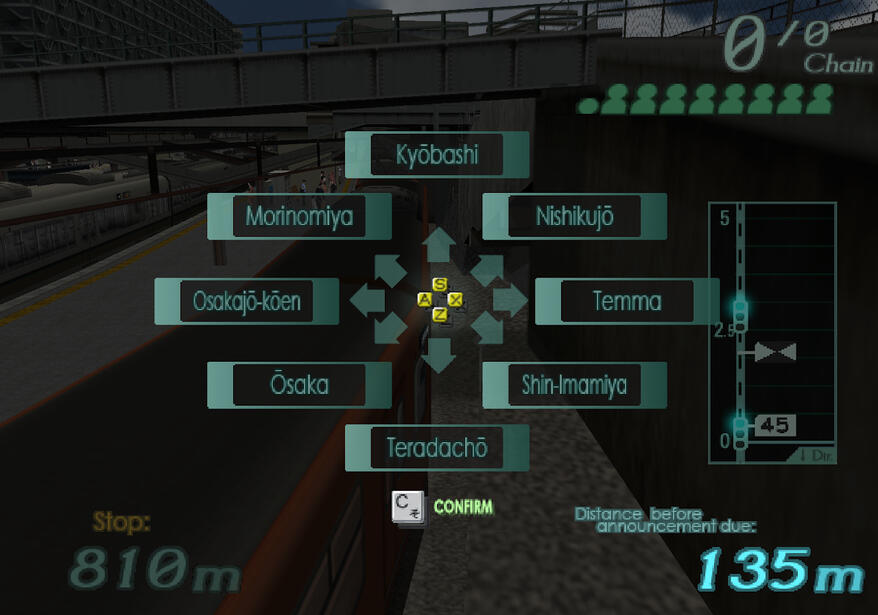Select the Ōsaka station option
Viewport: 878px width, 615px height.
[299, 385]
